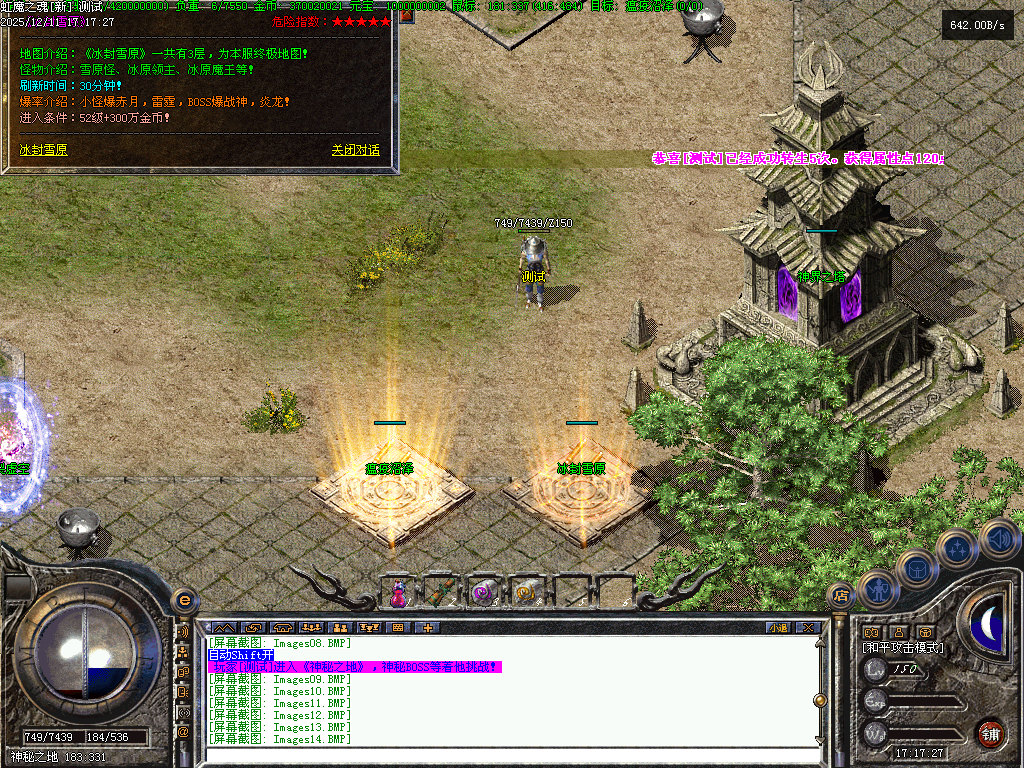
Task: Use the gold swirl scroll slot
Action: [x=526, y=593]
